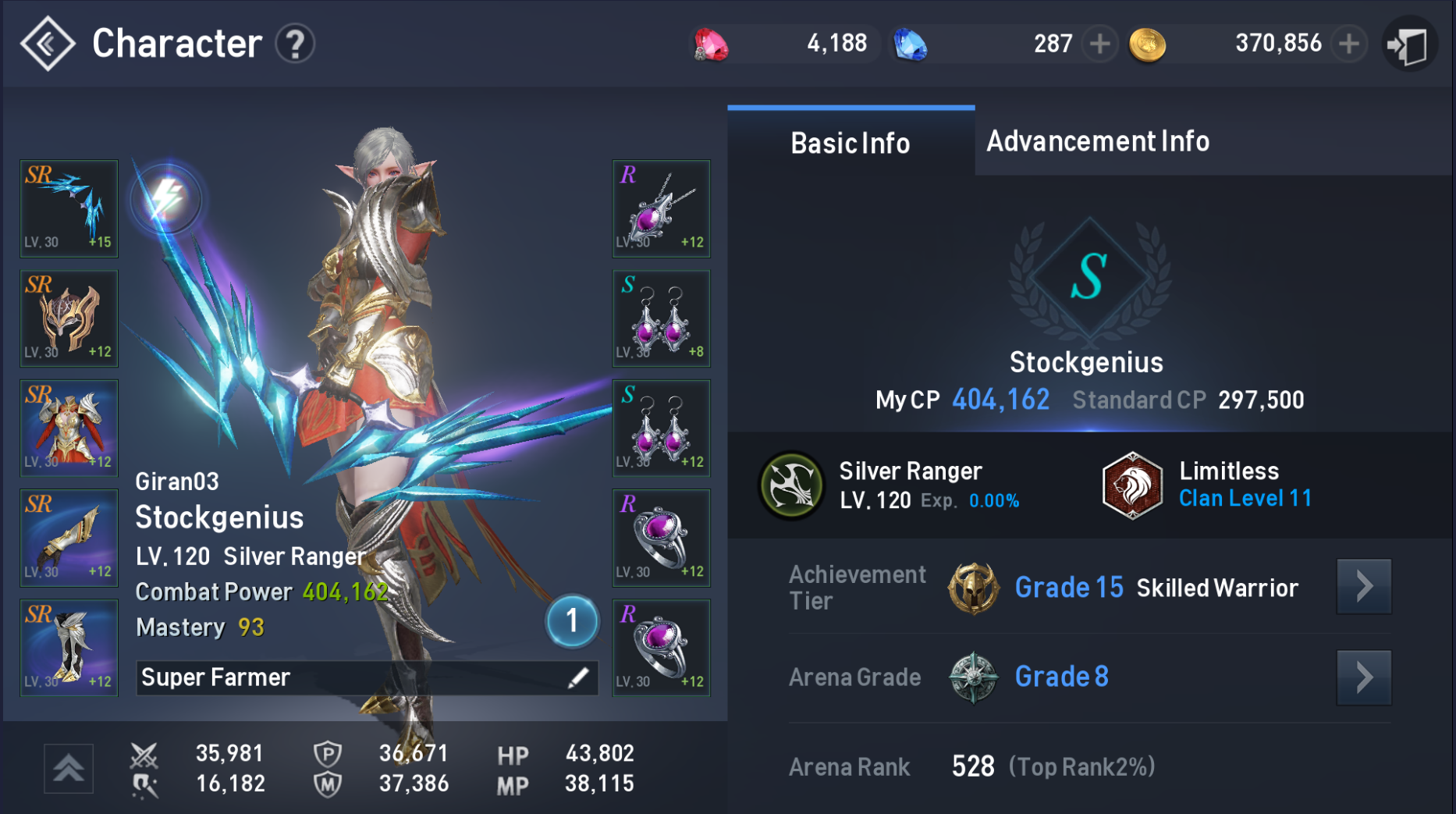Click the Achievement Tier helmet emblem
The width and height of the screenshot is (1456, 814).
click(973, 588)
